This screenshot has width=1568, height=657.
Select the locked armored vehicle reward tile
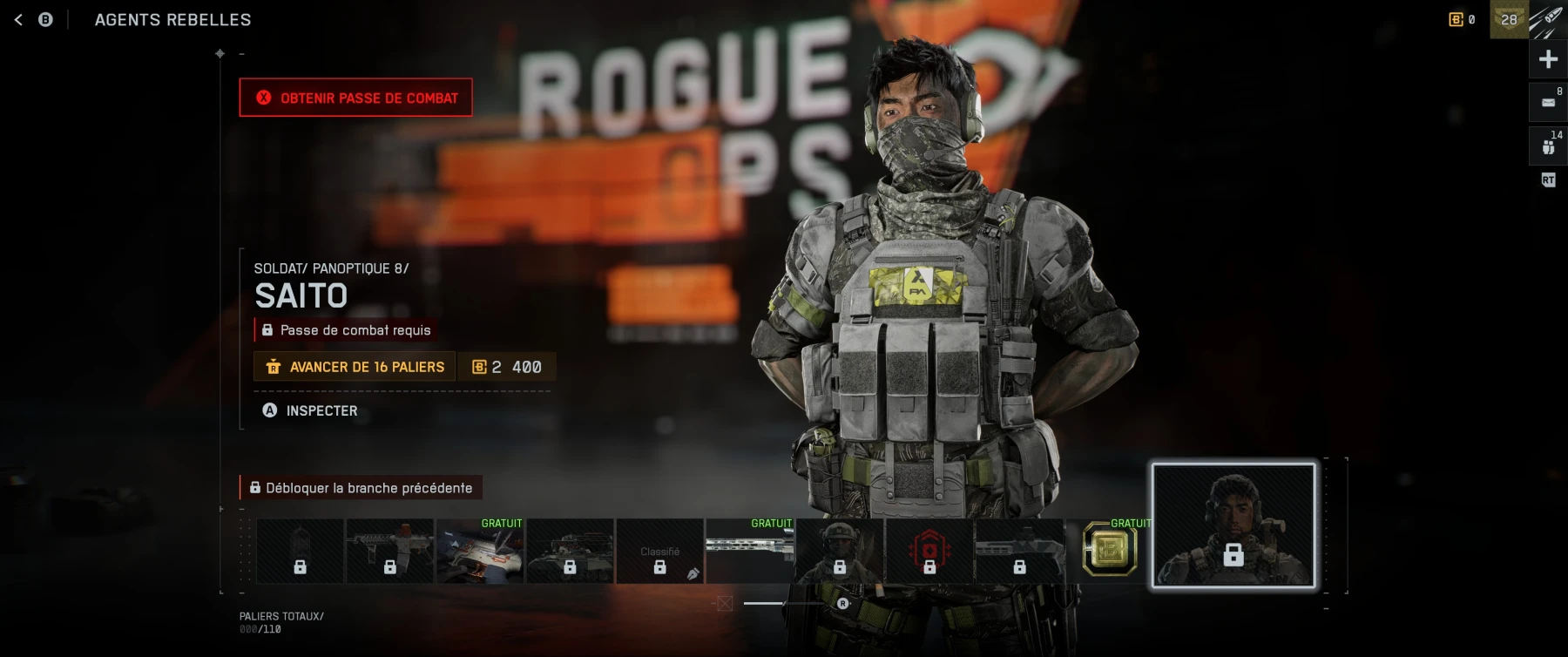570,551
